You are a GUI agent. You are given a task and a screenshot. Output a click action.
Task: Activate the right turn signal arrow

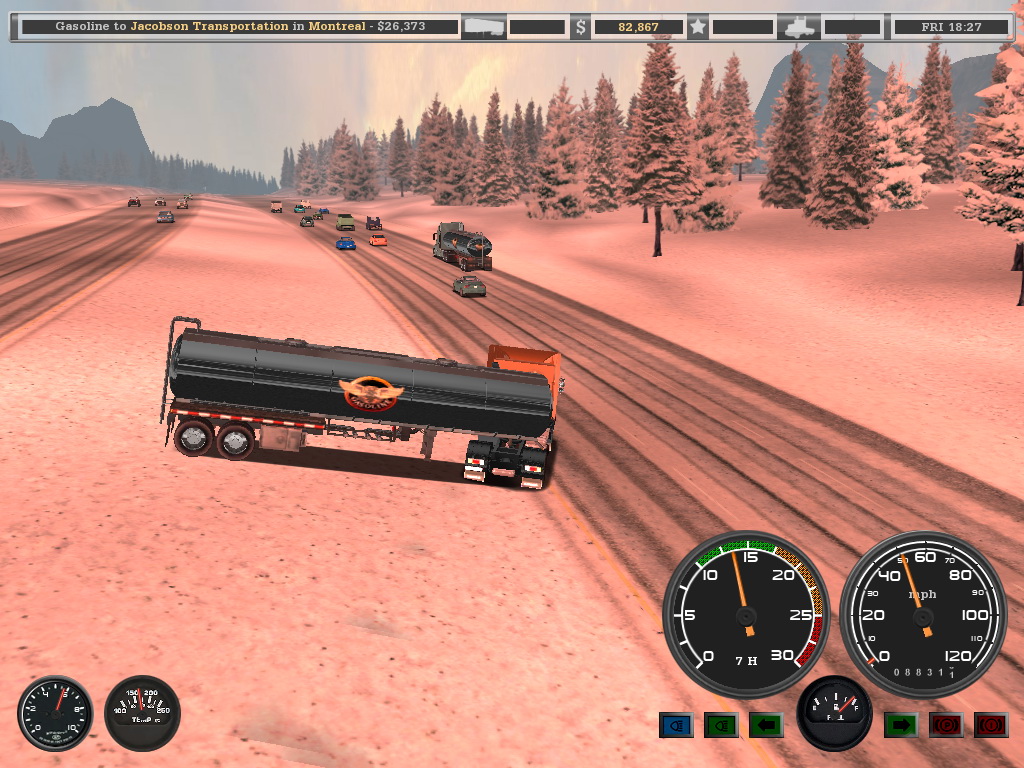tap(900, 725)
